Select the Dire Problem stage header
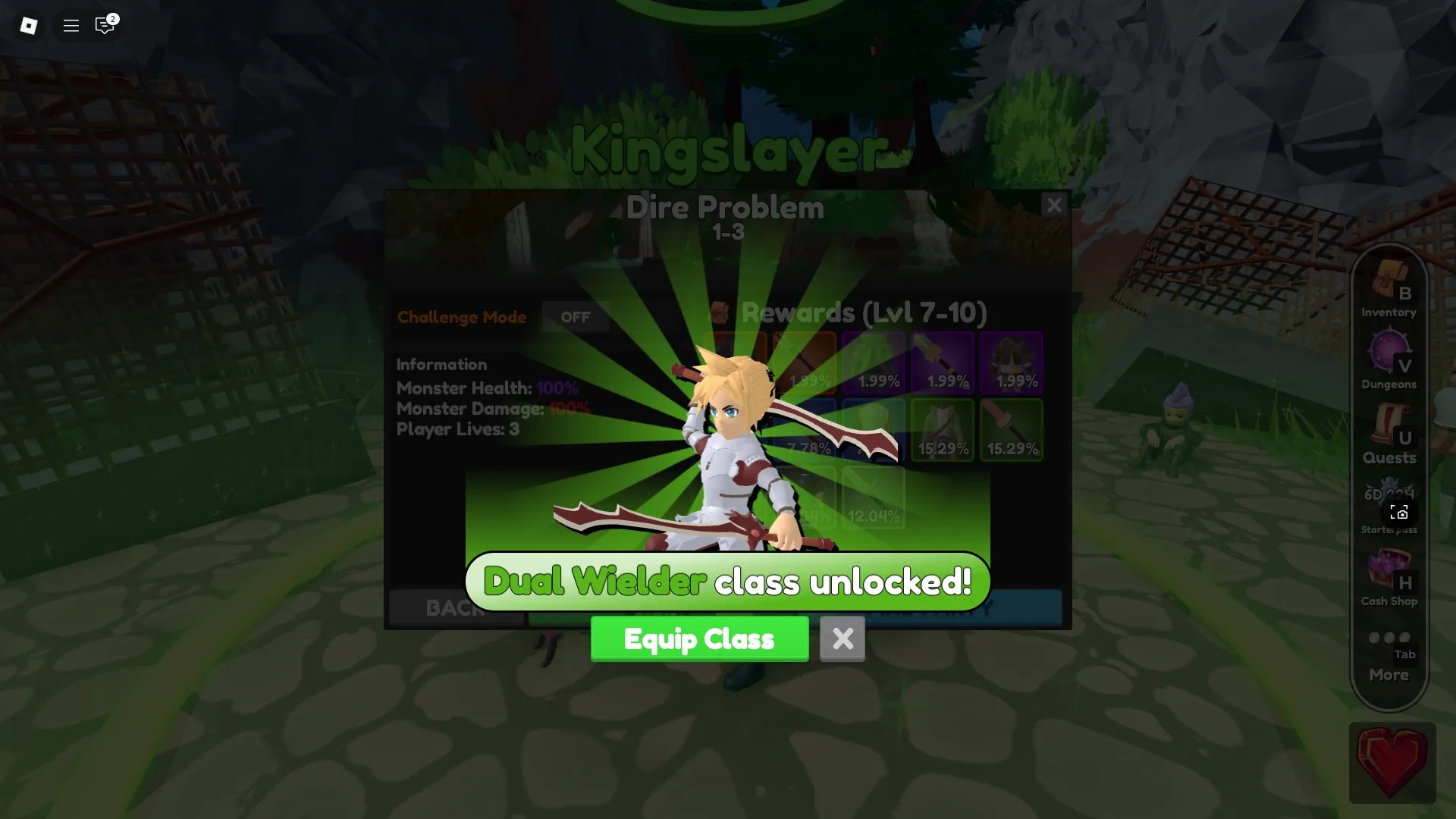This screenshot has height=819, width=1456. coord(726,207)
